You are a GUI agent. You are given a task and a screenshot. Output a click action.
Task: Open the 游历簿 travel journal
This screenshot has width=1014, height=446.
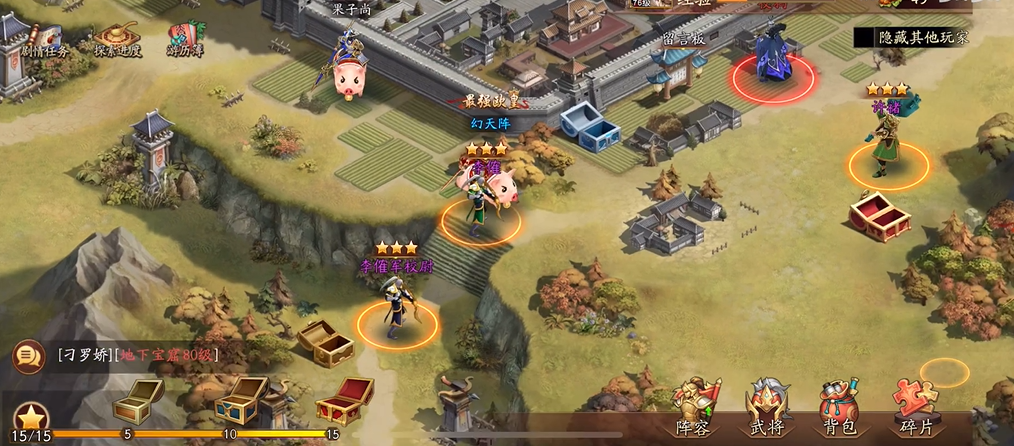coord(185,40)
